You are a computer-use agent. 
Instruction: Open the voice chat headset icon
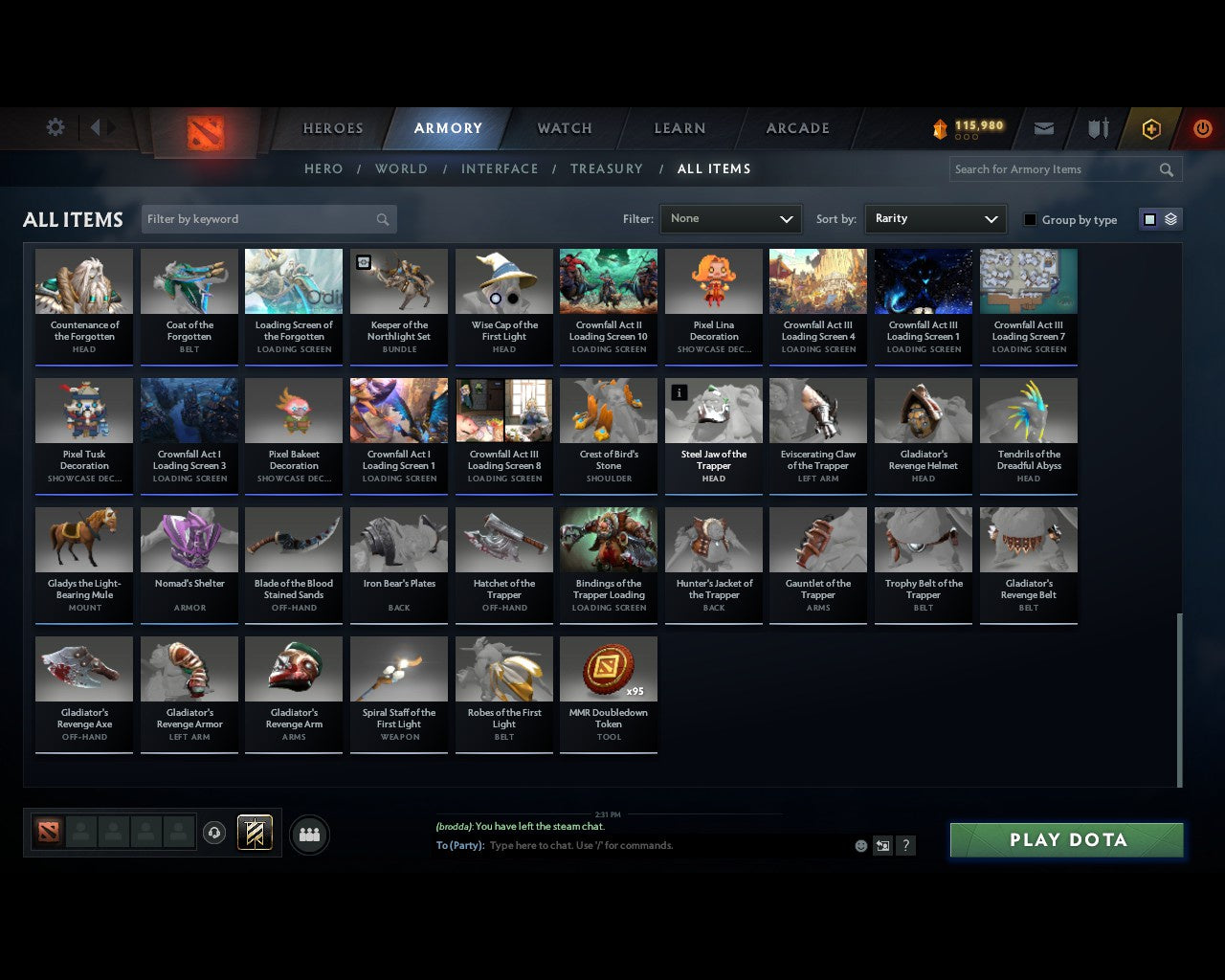pyautogui.click(x=214, y=833)
